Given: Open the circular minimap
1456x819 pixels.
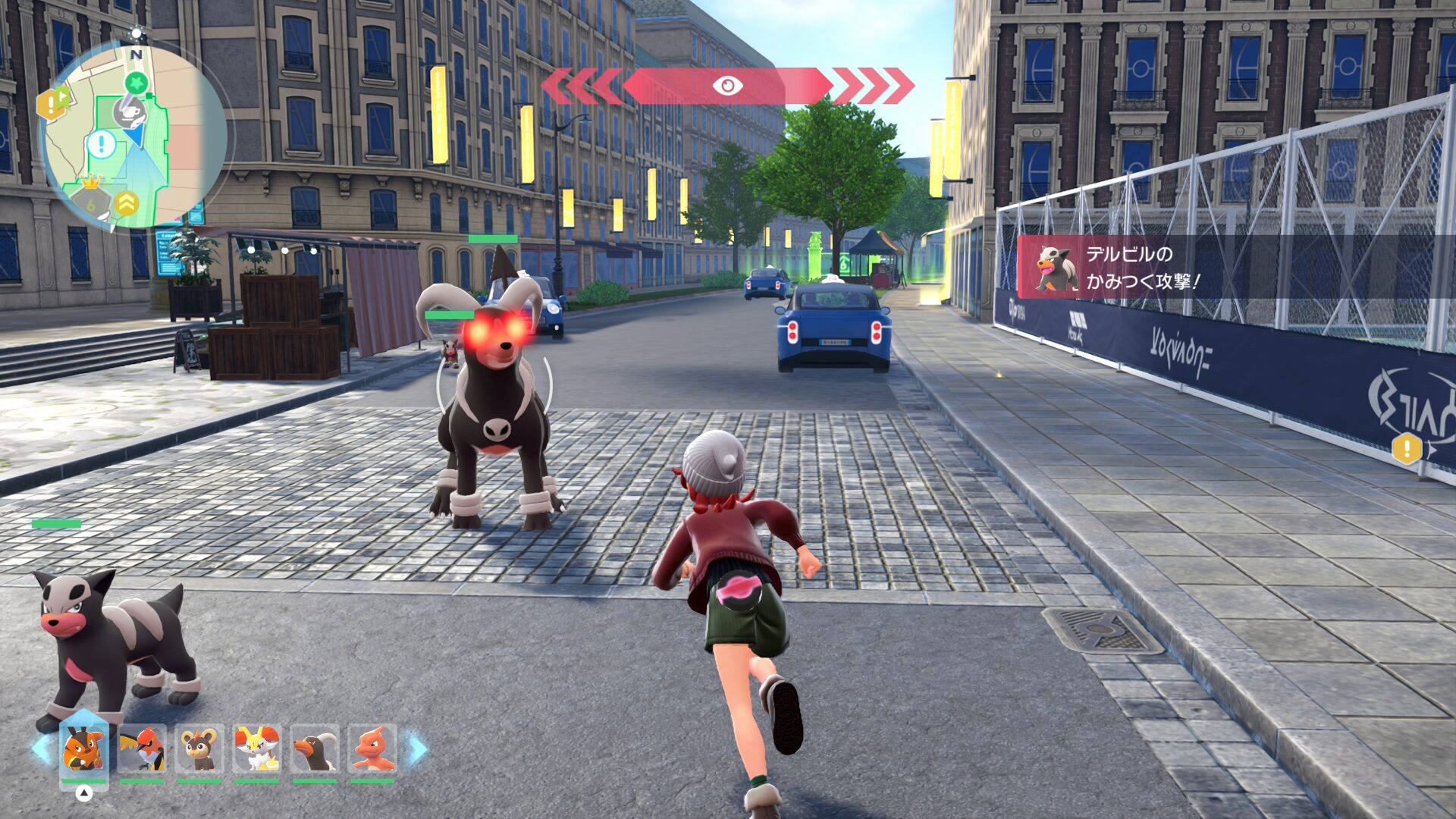Looking at the screenshot, I should tap(133, 136).
